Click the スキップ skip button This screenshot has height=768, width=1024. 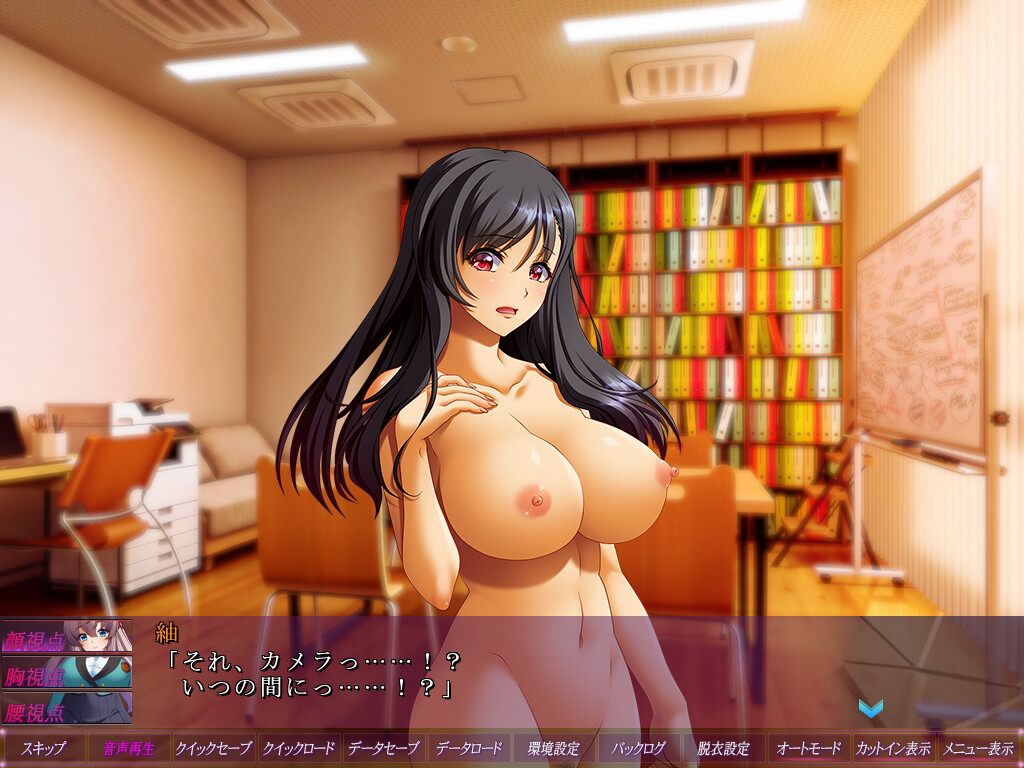click(43, 748)
